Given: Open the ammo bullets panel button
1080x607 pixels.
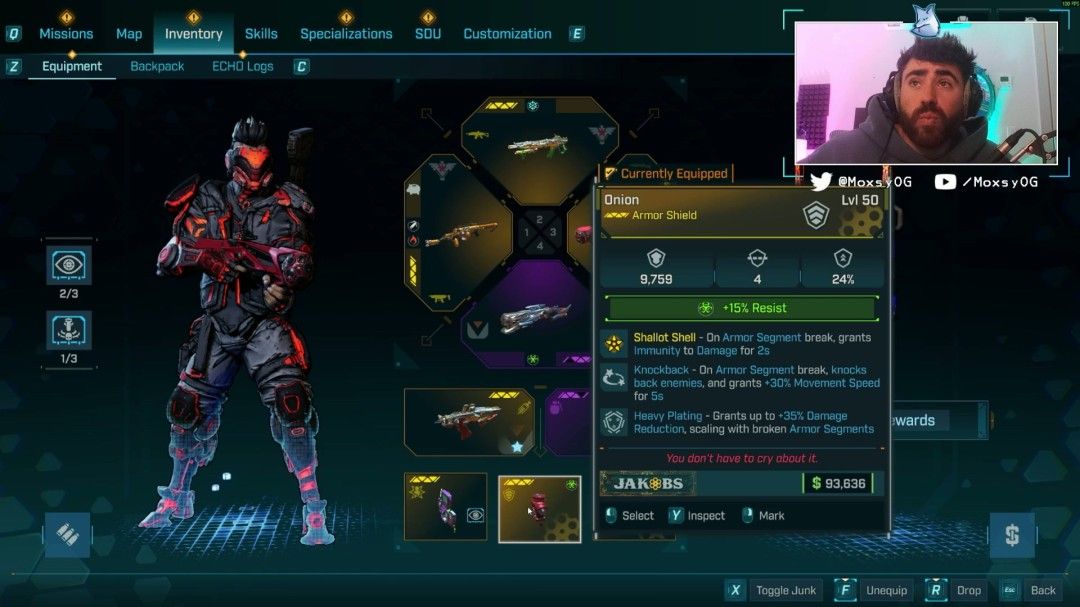Looking at the screenshot, I should pos(68,534).
